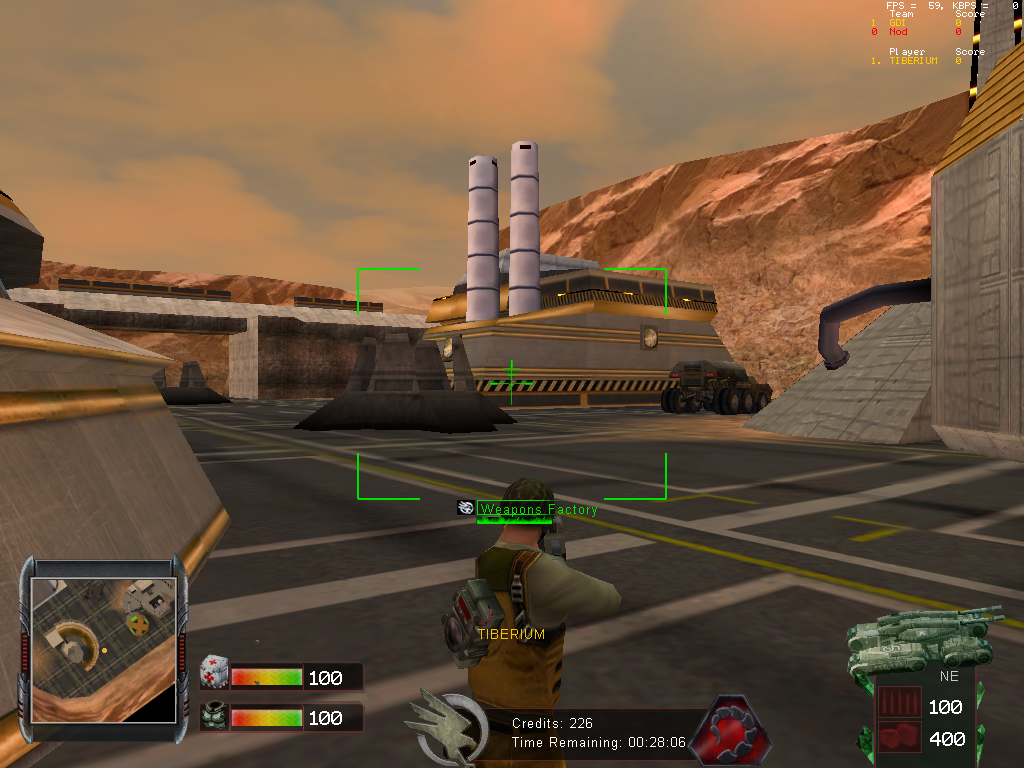Image resolution: width=1024 pixels, height=768 pixels.
Task: Click the Weapons Factory target label
Action: (538, 510)
